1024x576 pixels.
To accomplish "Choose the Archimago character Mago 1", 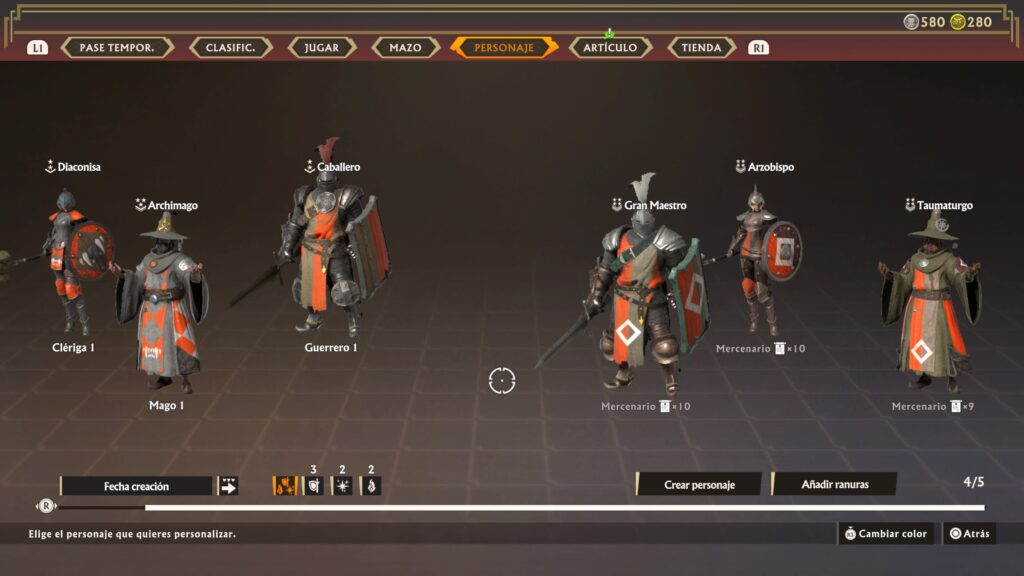I will [x=162, y=300].
